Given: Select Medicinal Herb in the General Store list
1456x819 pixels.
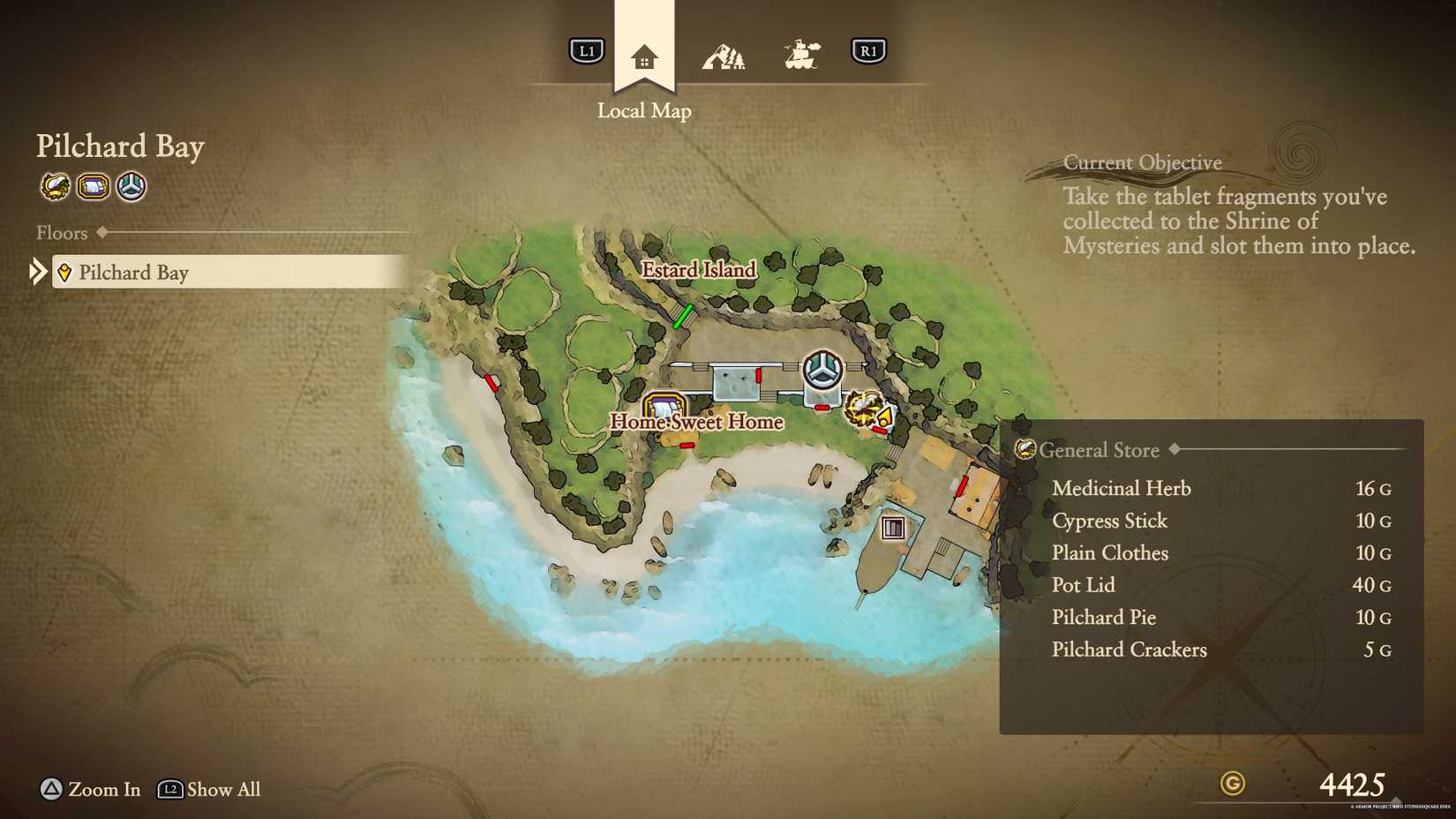Looking at the screenshot, I should [1121, 488].
